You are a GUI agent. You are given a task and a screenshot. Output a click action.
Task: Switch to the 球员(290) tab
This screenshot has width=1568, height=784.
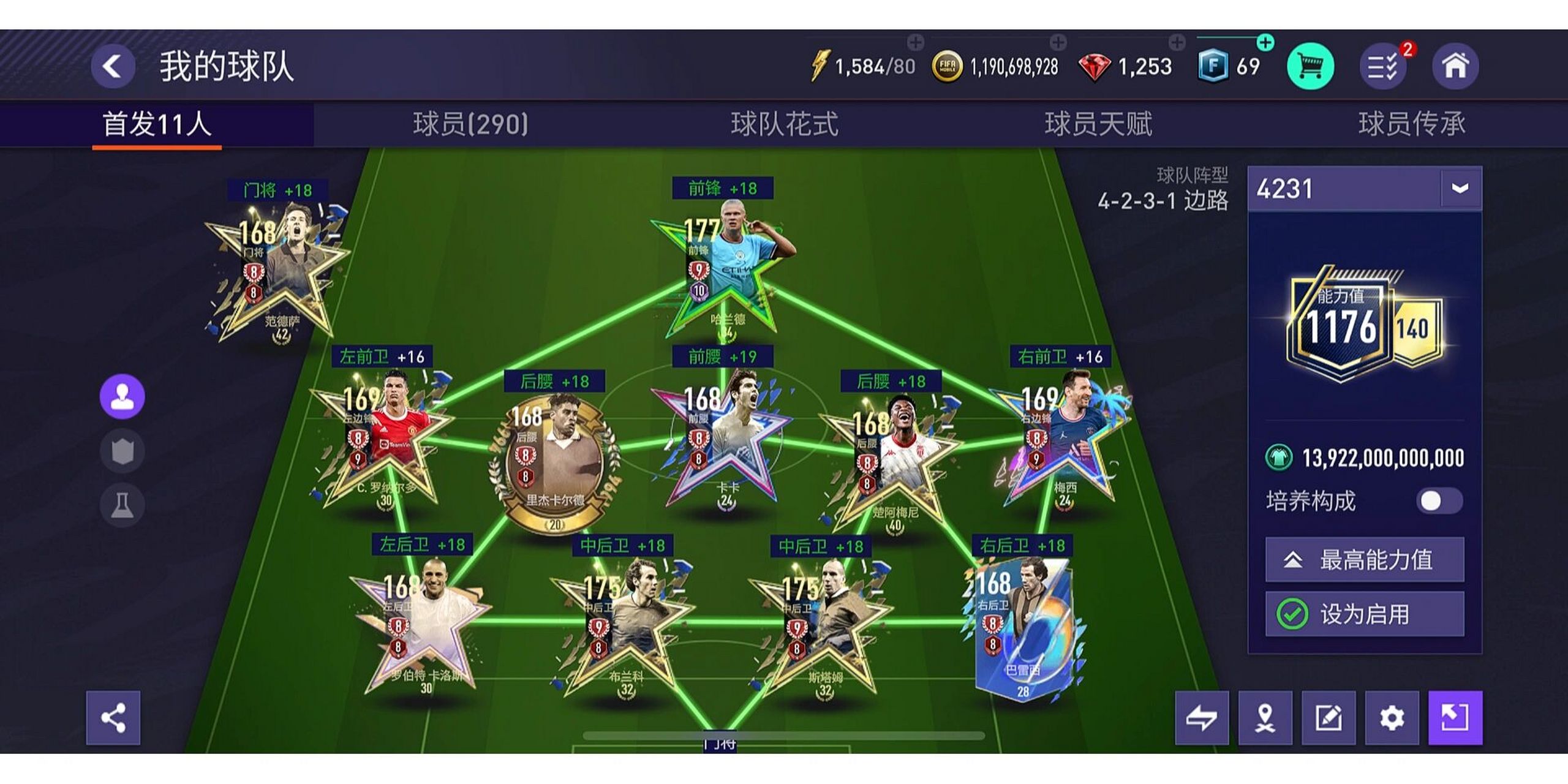[x=470, y=124]
